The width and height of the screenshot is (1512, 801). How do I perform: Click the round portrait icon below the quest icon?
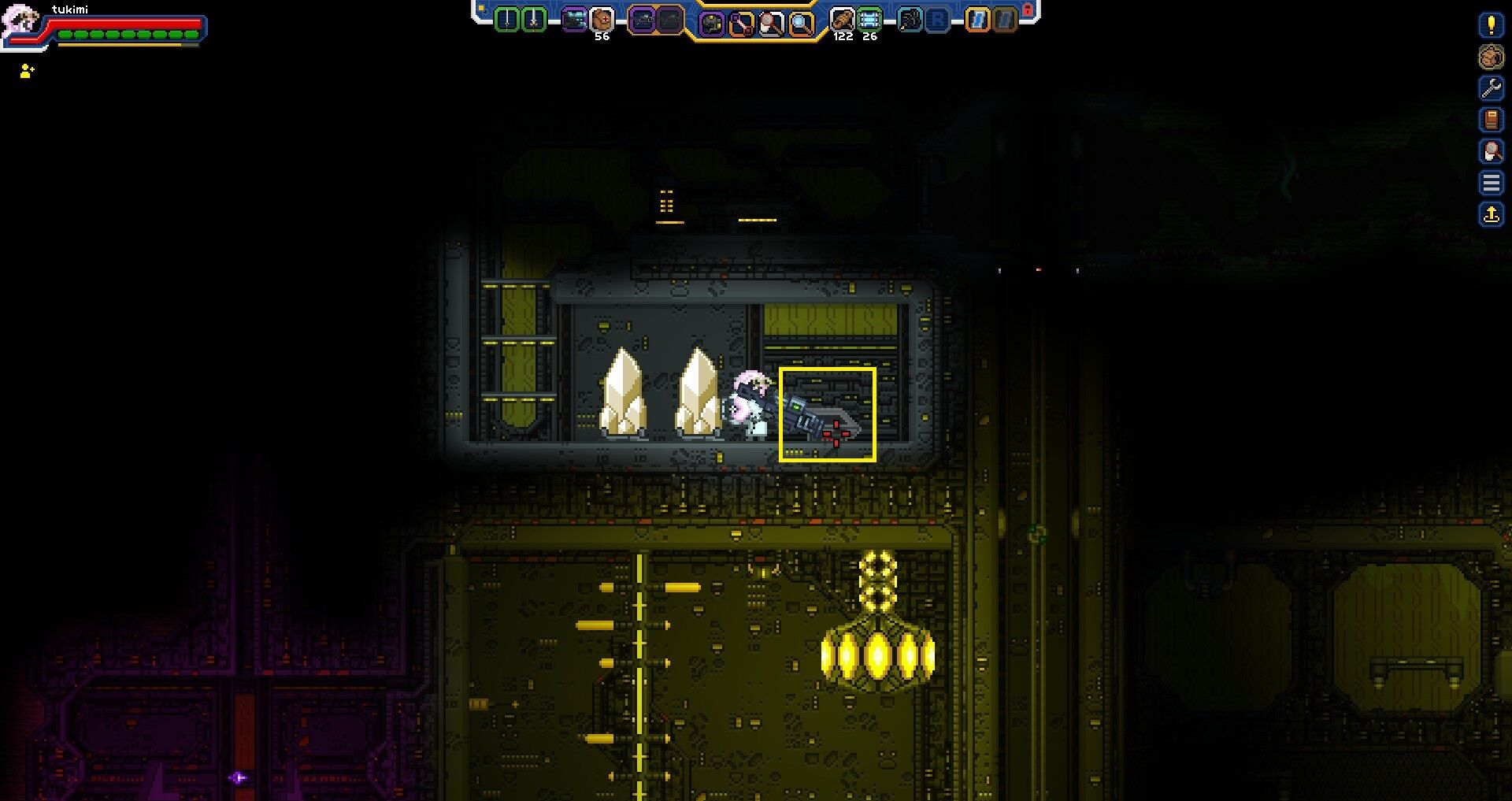pyautogui.click(x=1491, y=57)
